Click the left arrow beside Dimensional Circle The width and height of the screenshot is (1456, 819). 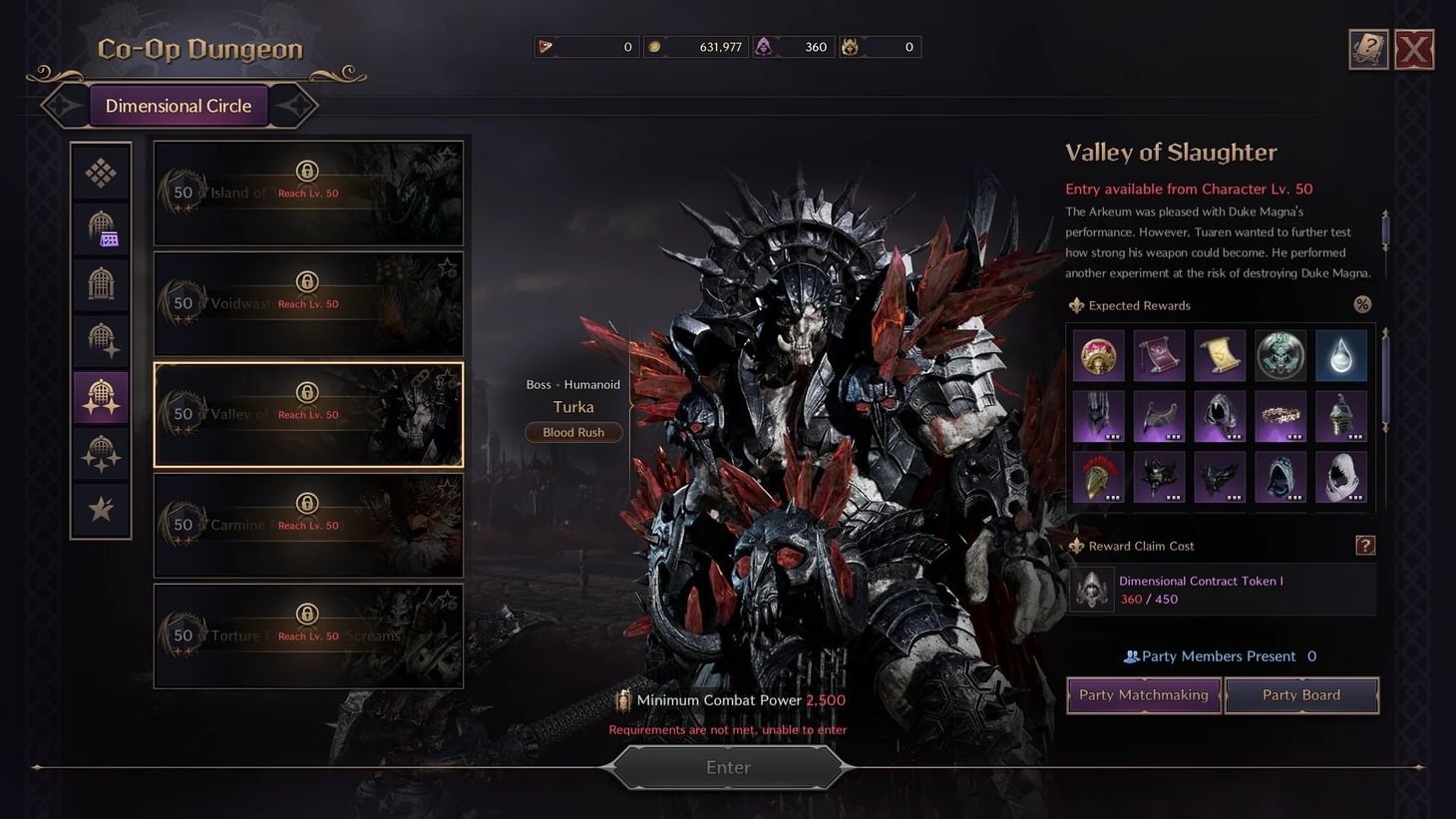63,105
